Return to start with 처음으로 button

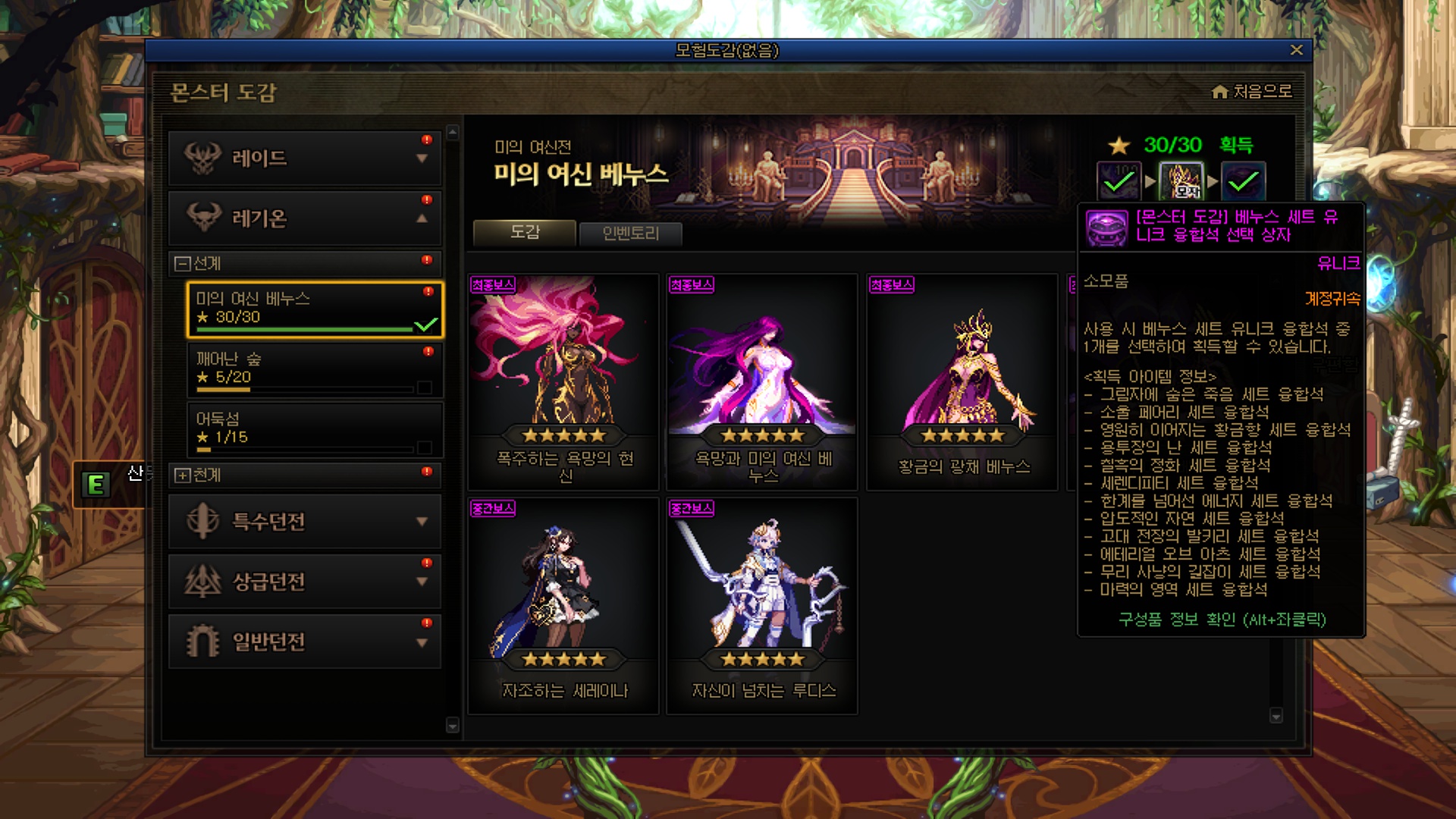1252,92
